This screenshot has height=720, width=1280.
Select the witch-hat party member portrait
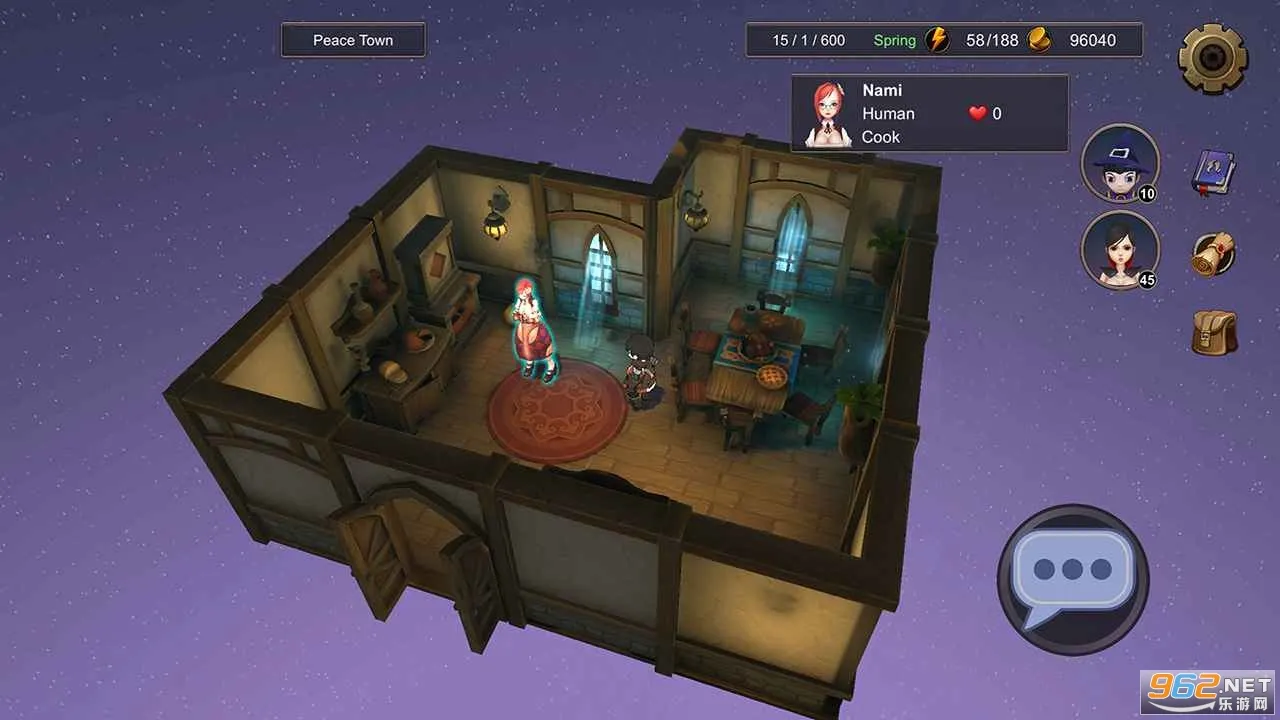click(x=1120, y=163)
